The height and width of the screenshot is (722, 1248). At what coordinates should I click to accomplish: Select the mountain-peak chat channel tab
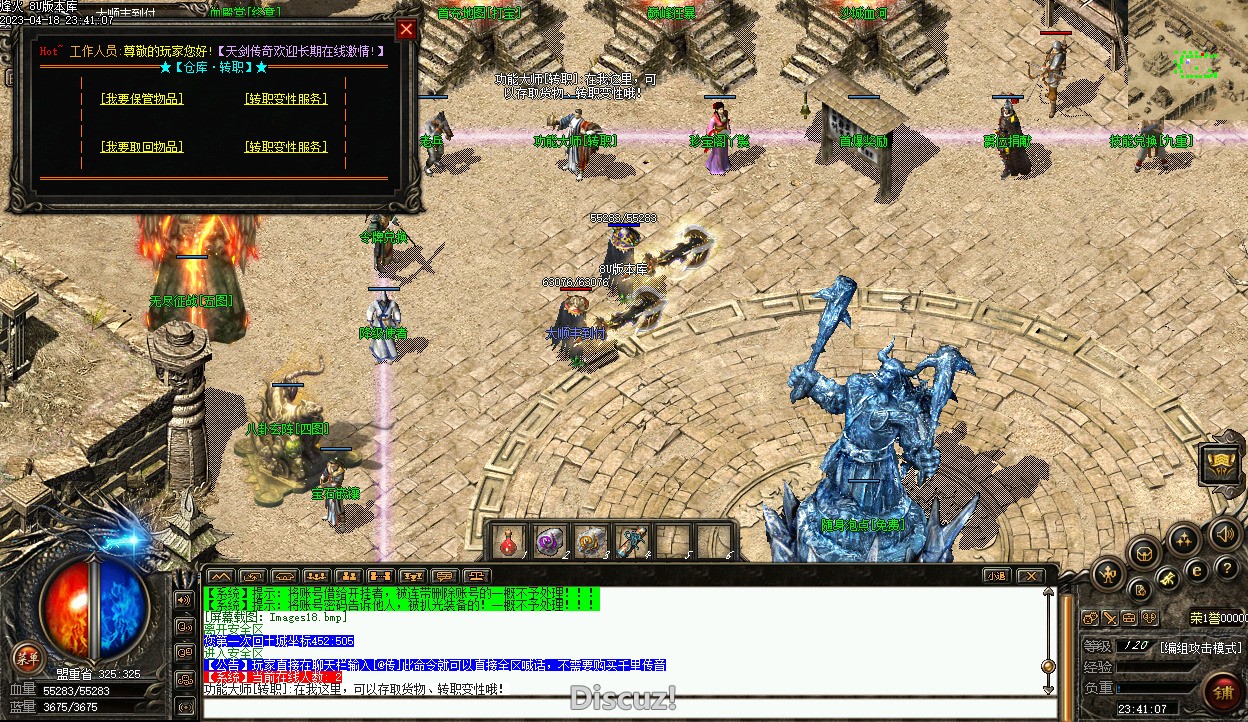[220, 576]
